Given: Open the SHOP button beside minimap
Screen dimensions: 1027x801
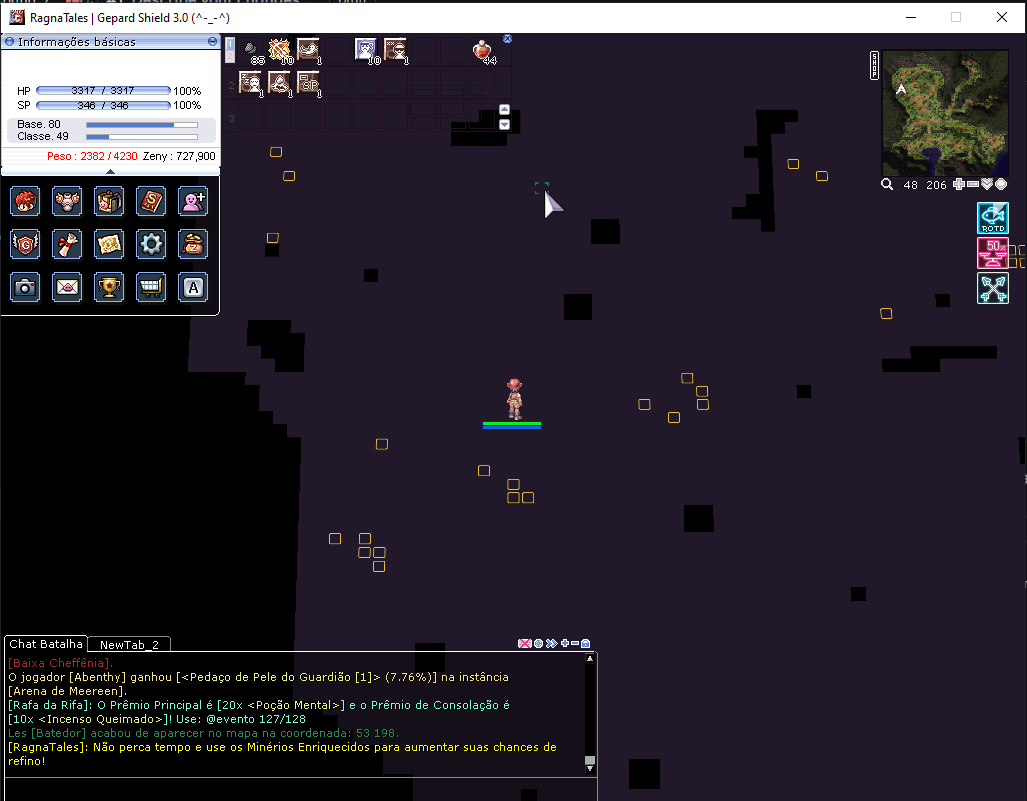Looking at the screenshot, I should [875, 65].
